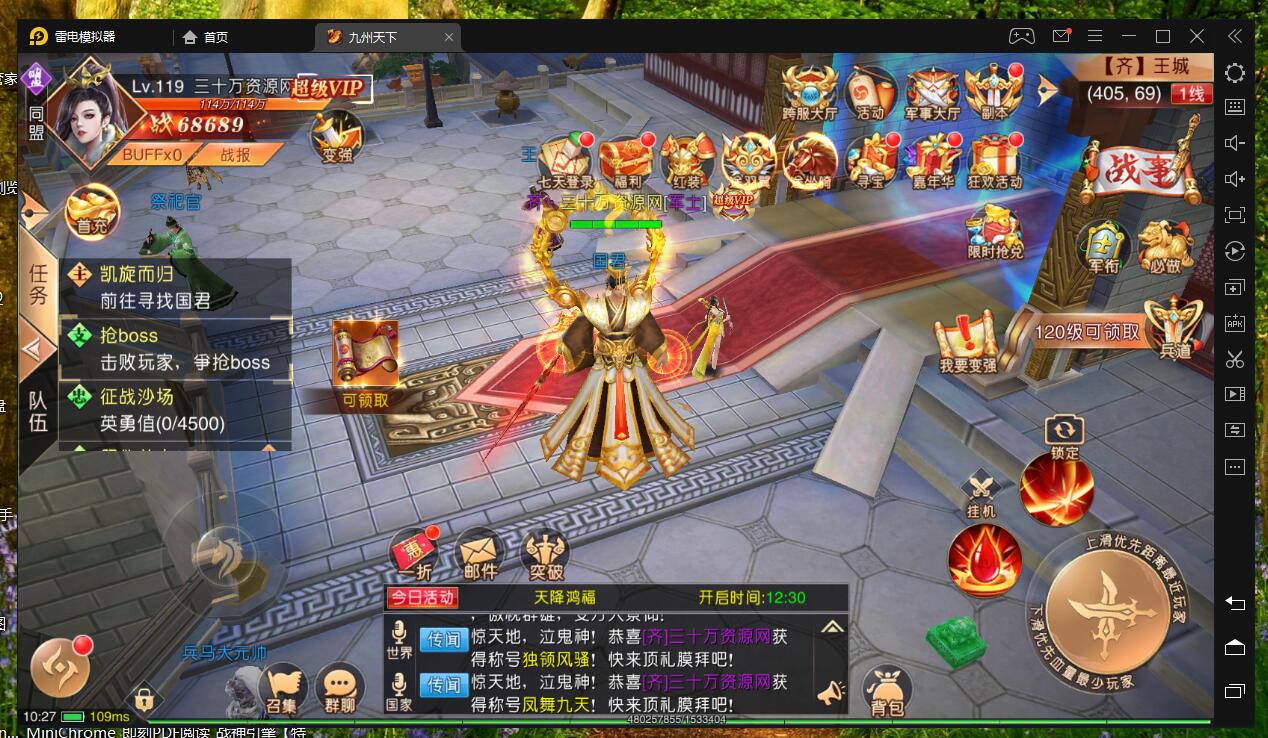Trigger the main sword attack button

[x=1110, y=609]
